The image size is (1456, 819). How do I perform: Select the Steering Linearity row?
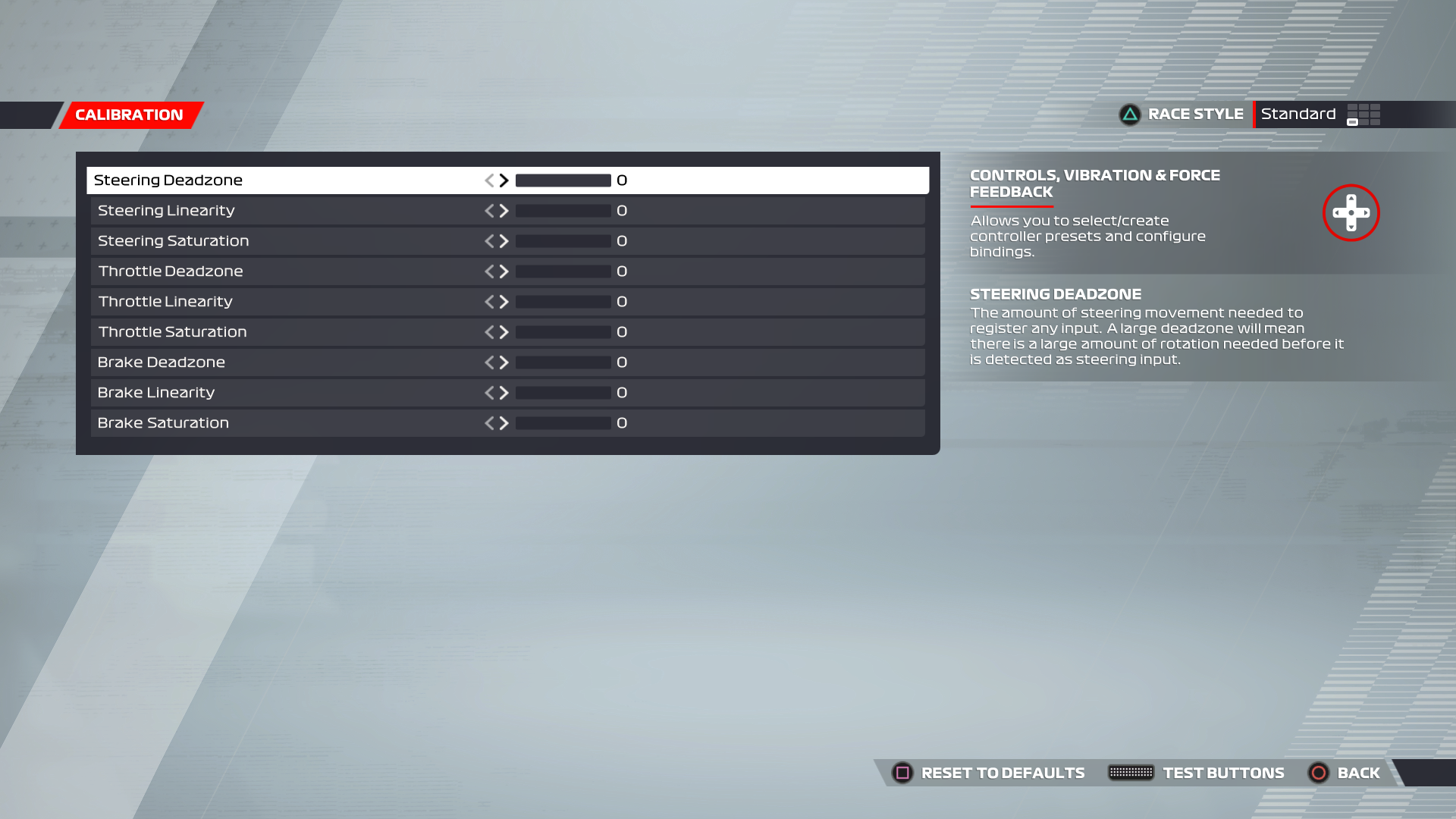pyautogui.click(x=303, y=211)
